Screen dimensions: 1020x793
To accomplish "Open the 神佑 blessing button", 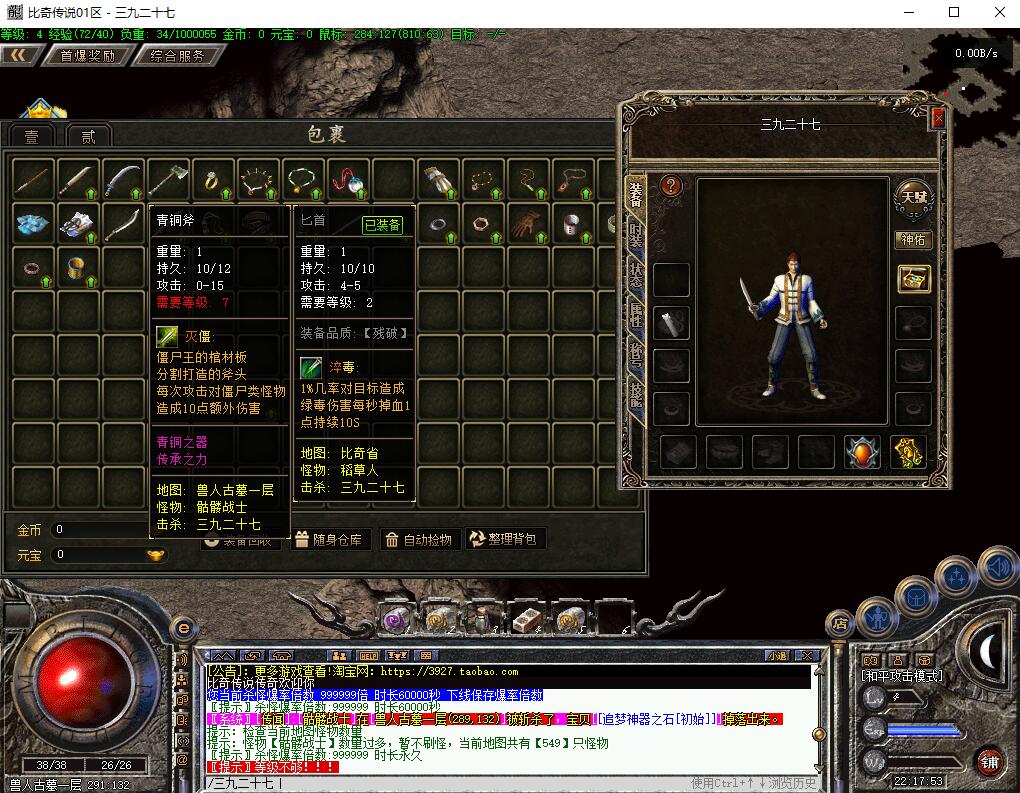I will tap(913, 240).
